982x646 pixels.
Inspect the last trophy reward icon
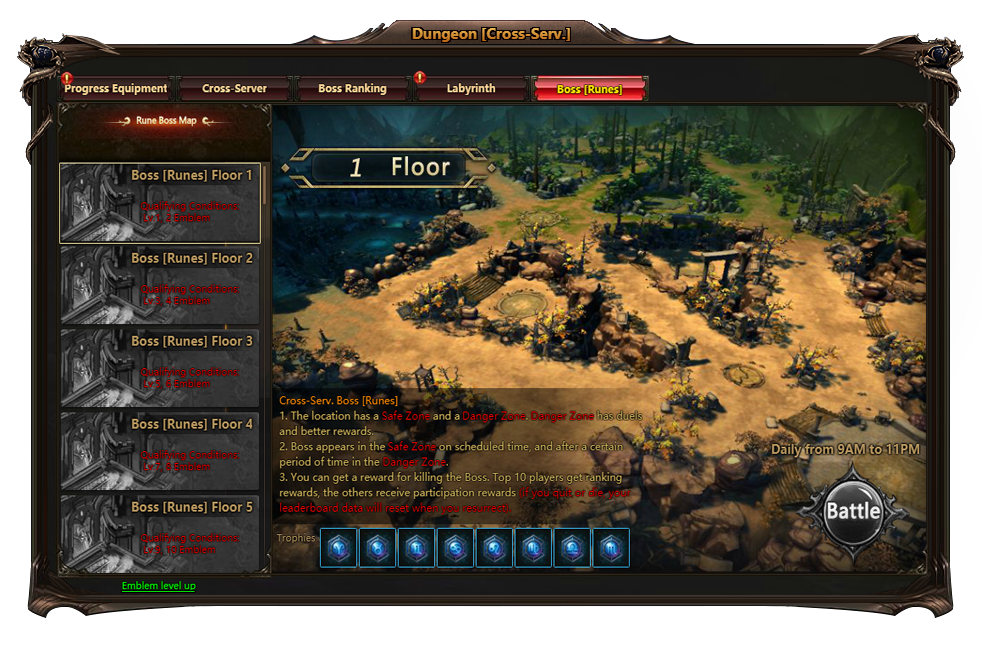coord(611,548)
